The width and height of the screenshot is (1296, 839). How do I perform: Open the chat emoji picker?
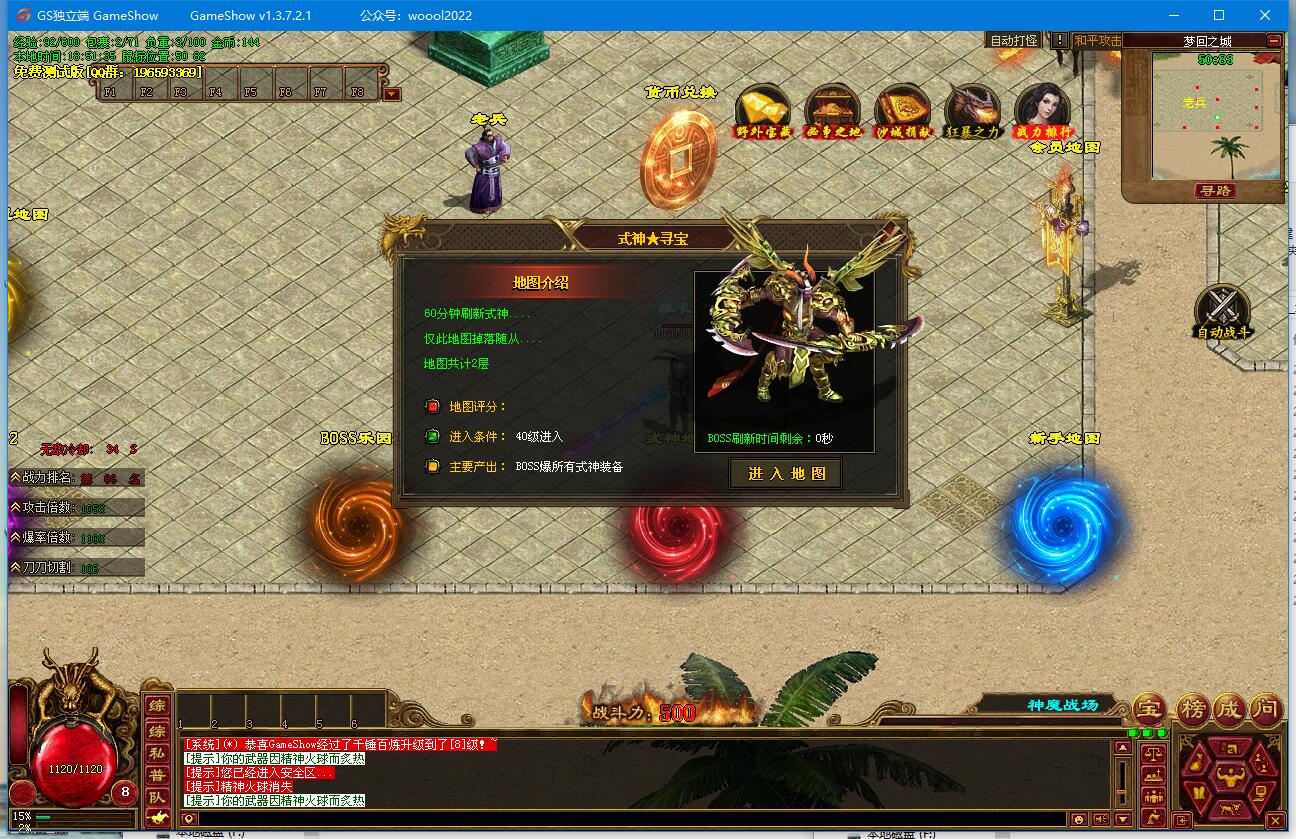(x=1079, y=819)
